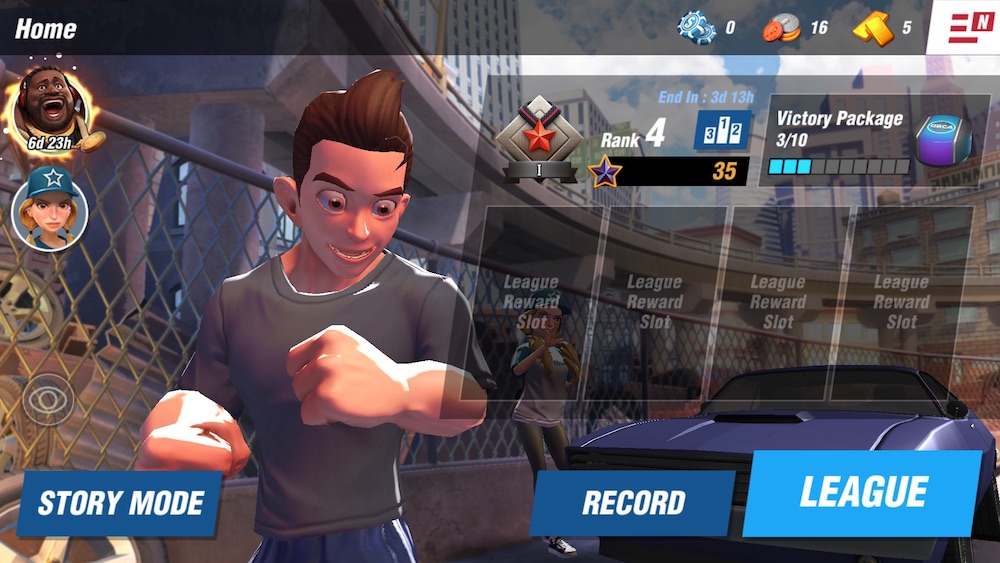The width and height of the screenshot is (1000, 563).
Task: Click the gold bars currency
Action: tap(872, 27)
